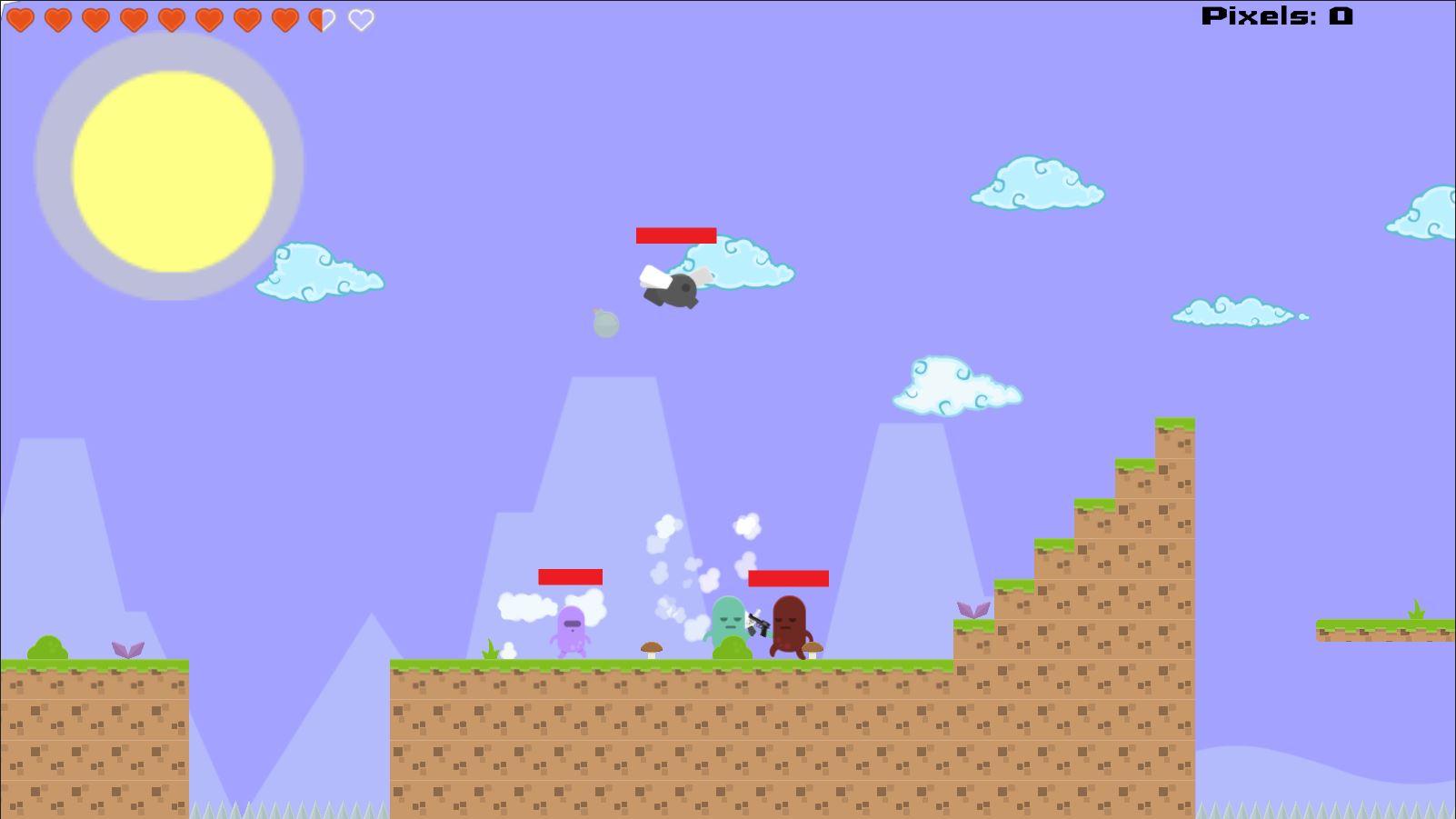Click the purple blob's health bar
This screenshot has width=1456, height=819.
tap(570, 576)
